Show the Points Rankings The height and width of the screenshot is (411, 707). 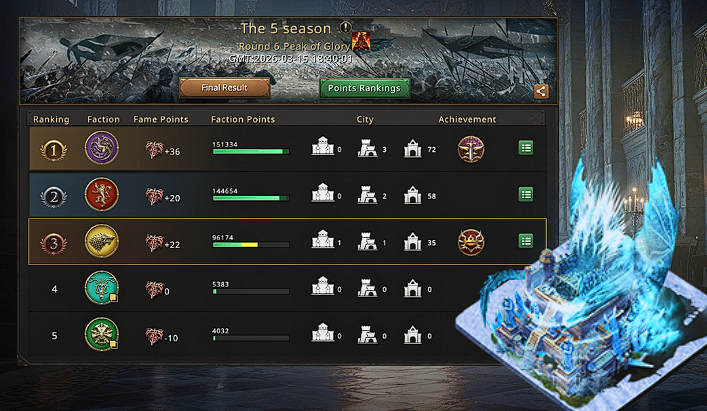click(364, 88)
